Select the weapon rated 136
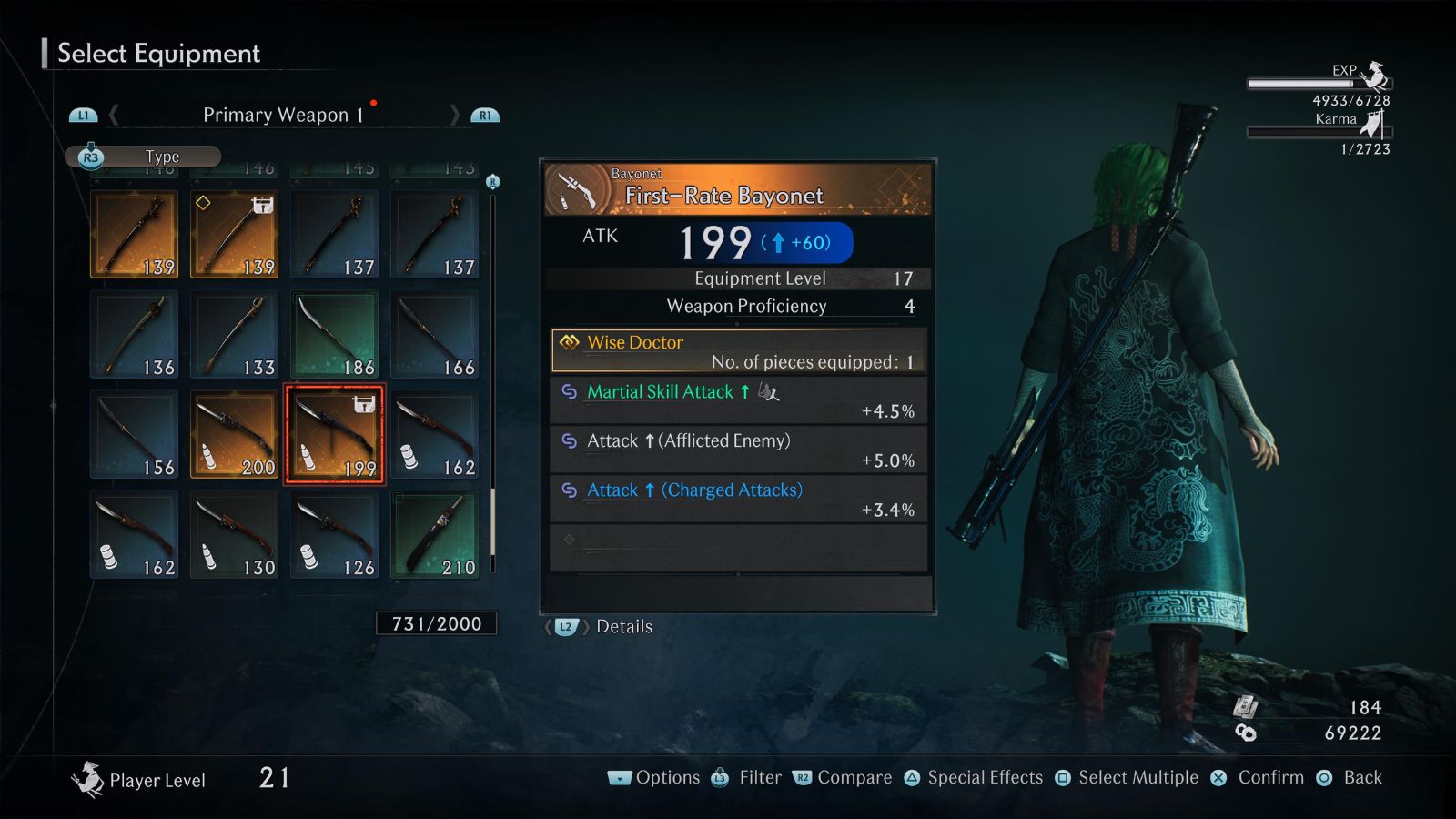The width and height of the screenshot is (1456, 819). click(x=134, y=334)
